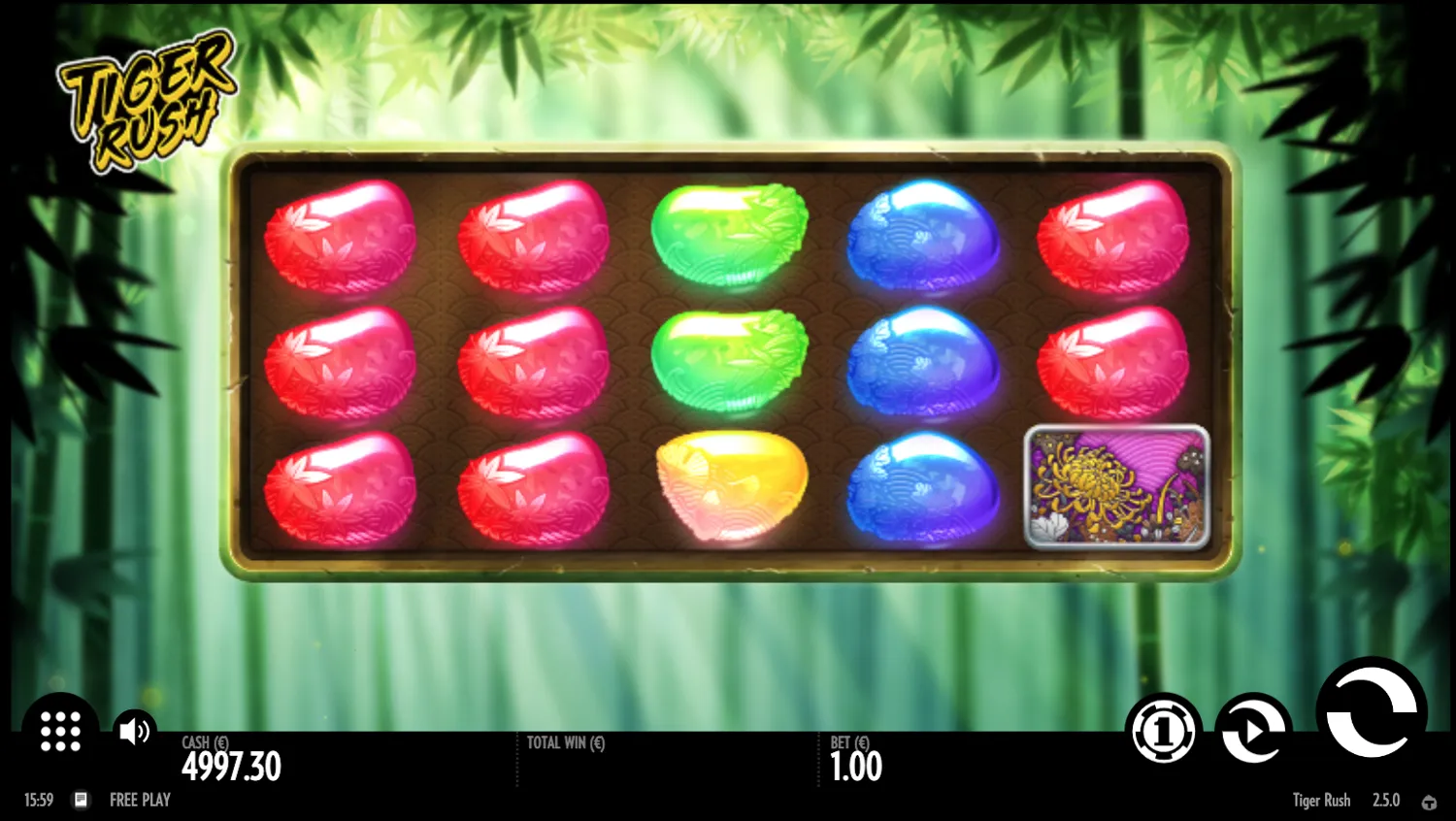Select the chrysanthemum bonus symbol icon
The width and height of the screenshot is (1456, 821).
[x=1116, y=487]
